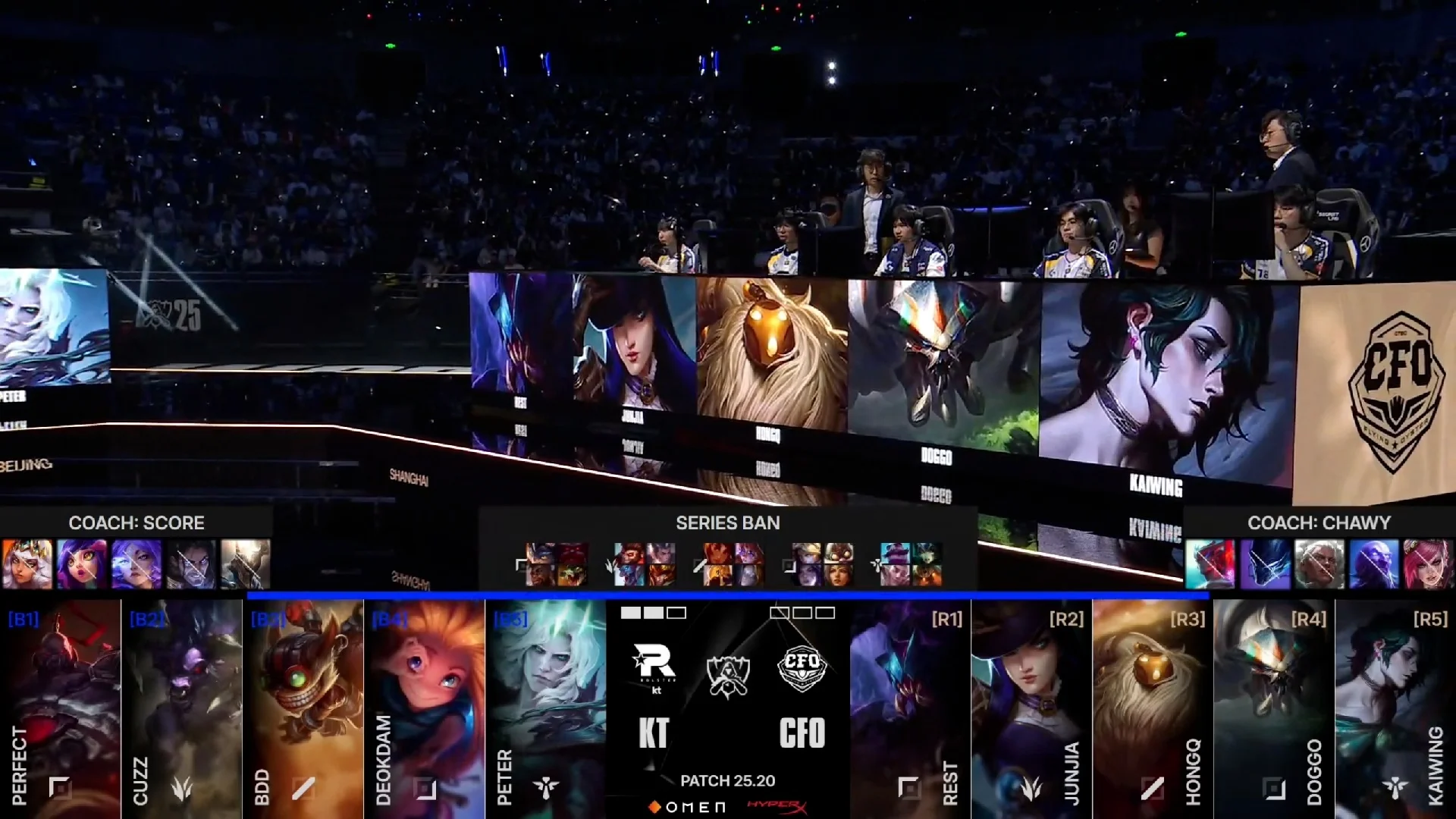
Task: Select the gold-crowned white-haired ban icon
Action: click(27, 564)
